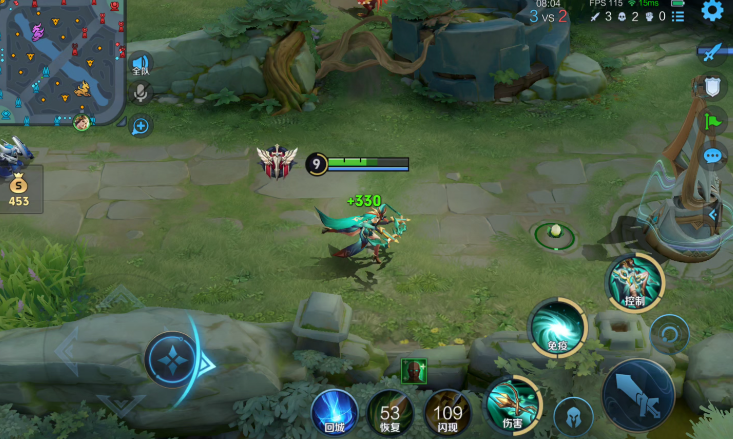This screenshot has height=439, width=733.
Task: Activate the 回城 recall ability
Action: click(x=334, y=412)
